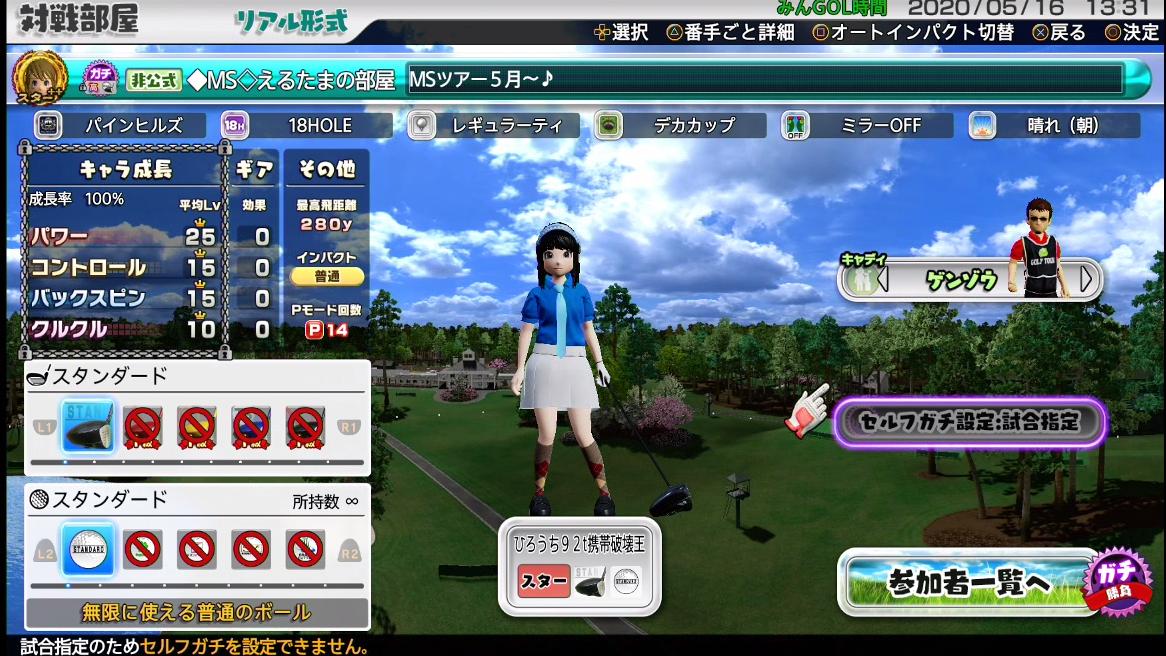Select the standard club slot
Image resolution: width=1166 pixels, height=656 pixels.
pos(88,427)
